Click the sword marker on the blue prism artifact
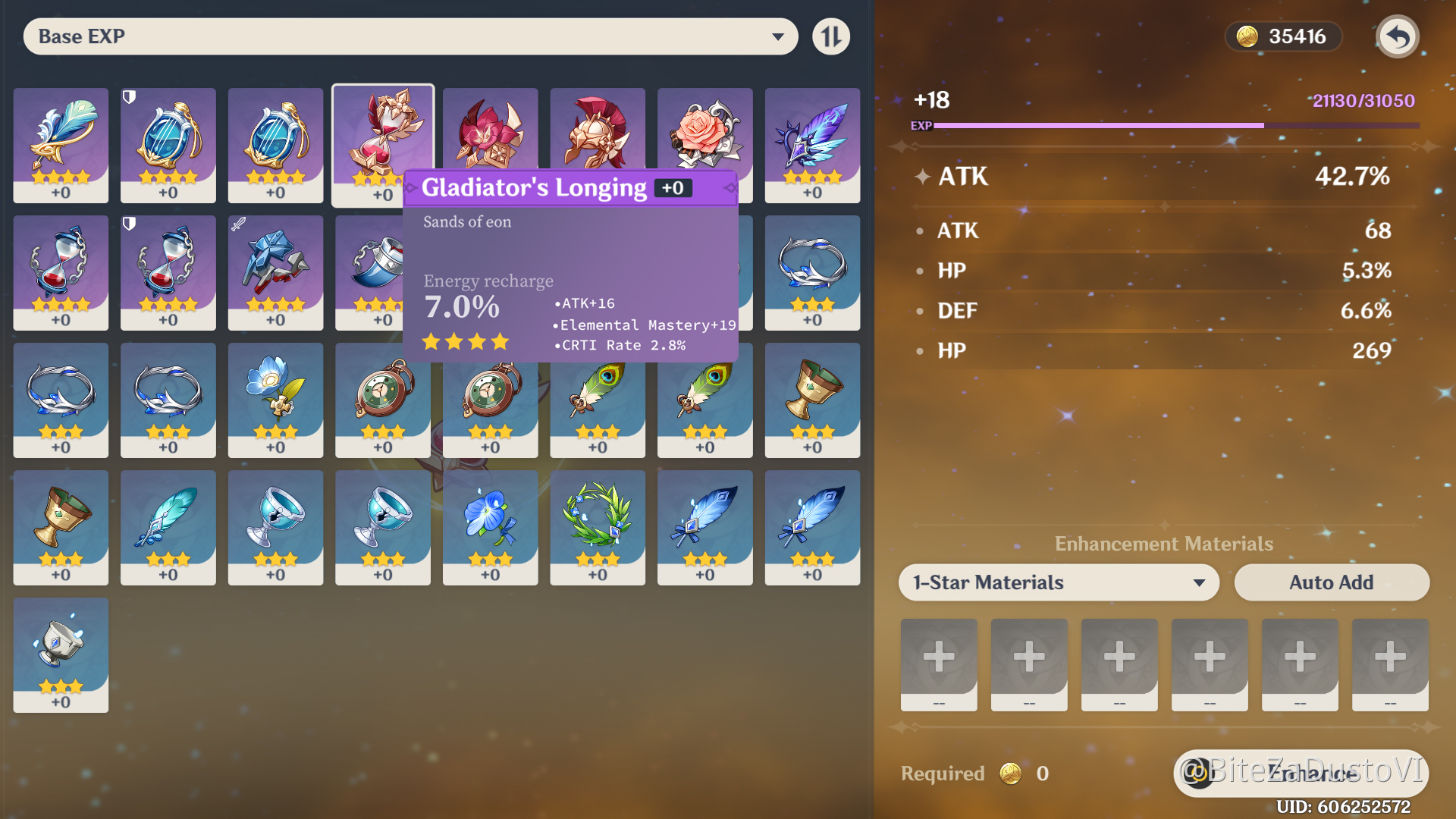Screen dimensions: 1456x819 (237, 224)
